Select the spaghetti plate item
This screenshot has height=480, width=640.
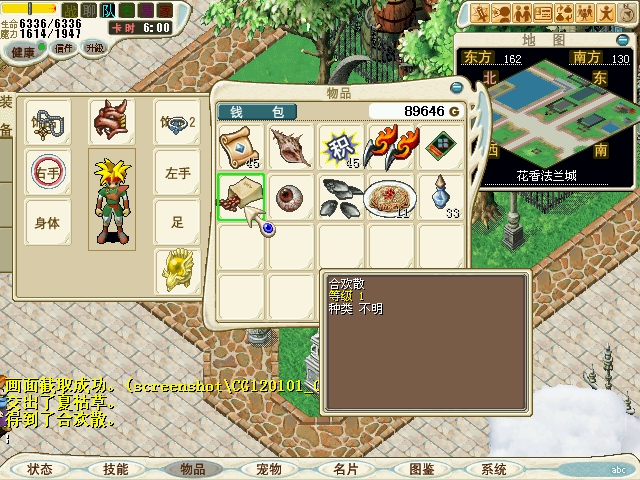pyautogui.click(x=390, y=196)
